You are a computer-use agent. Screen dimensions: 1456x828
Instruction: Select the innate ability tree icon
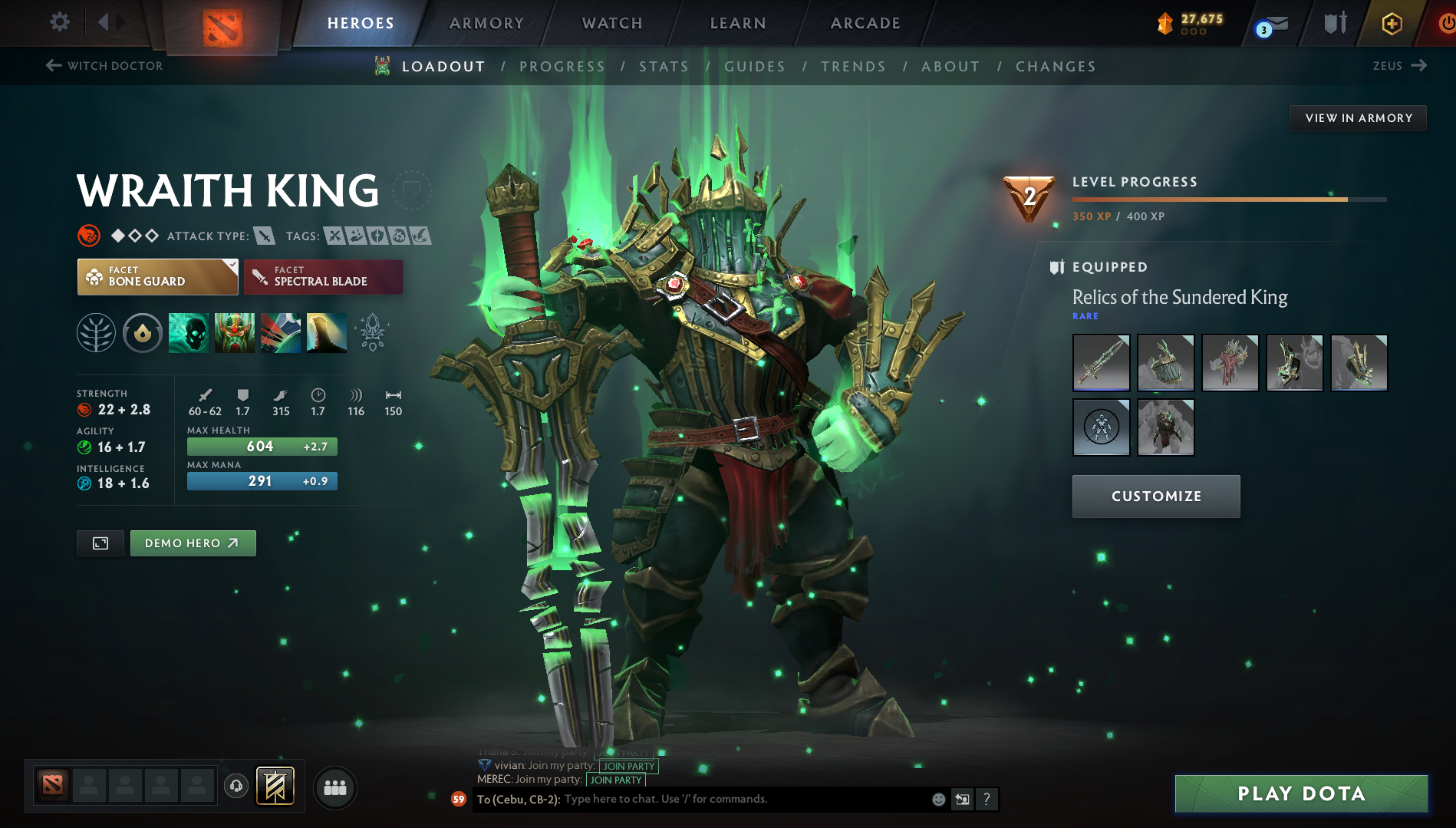tap(96, 332)
